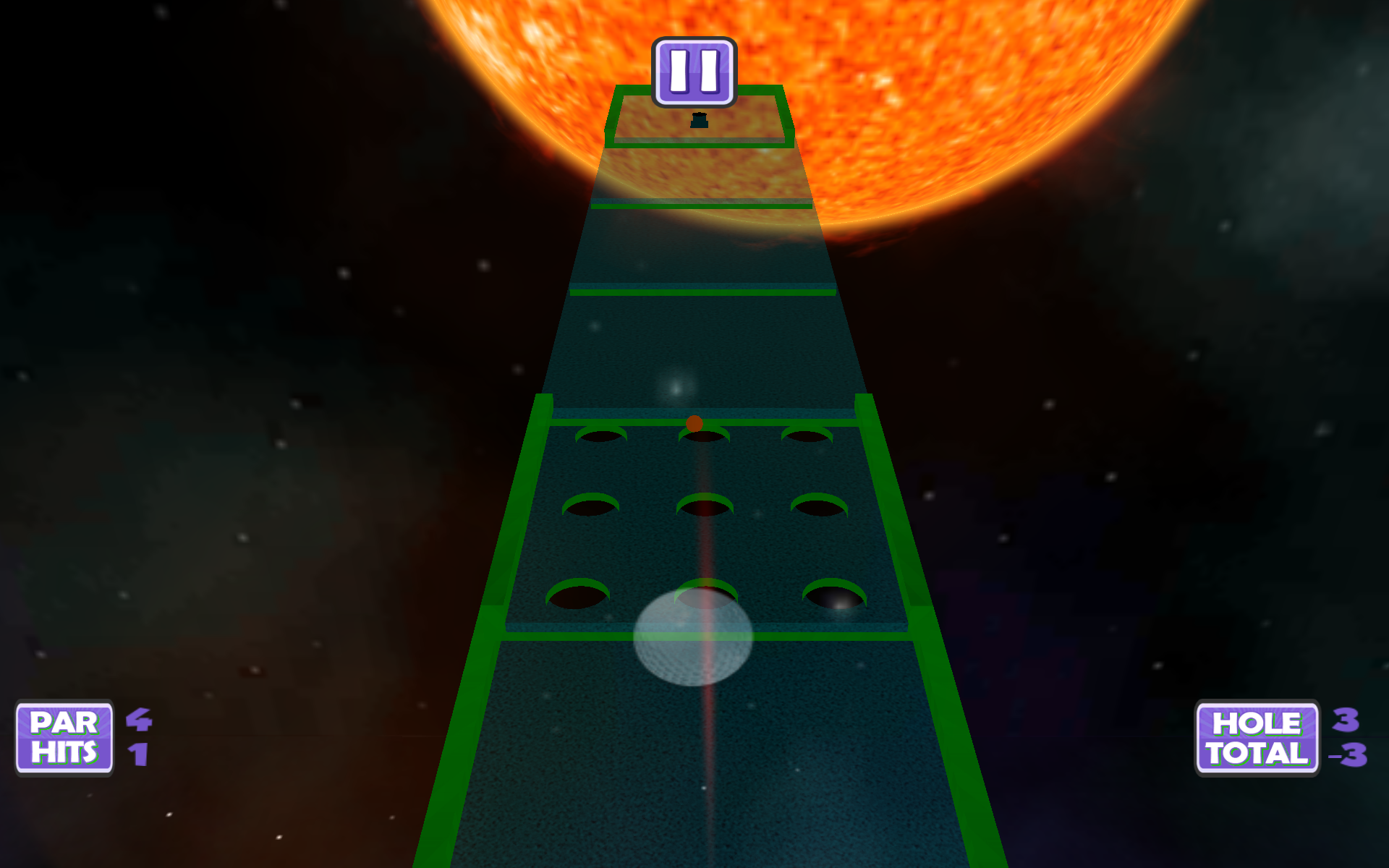Click the TOTAL label text
The image size is (1389, 868).
click(x=1256, y=754)
